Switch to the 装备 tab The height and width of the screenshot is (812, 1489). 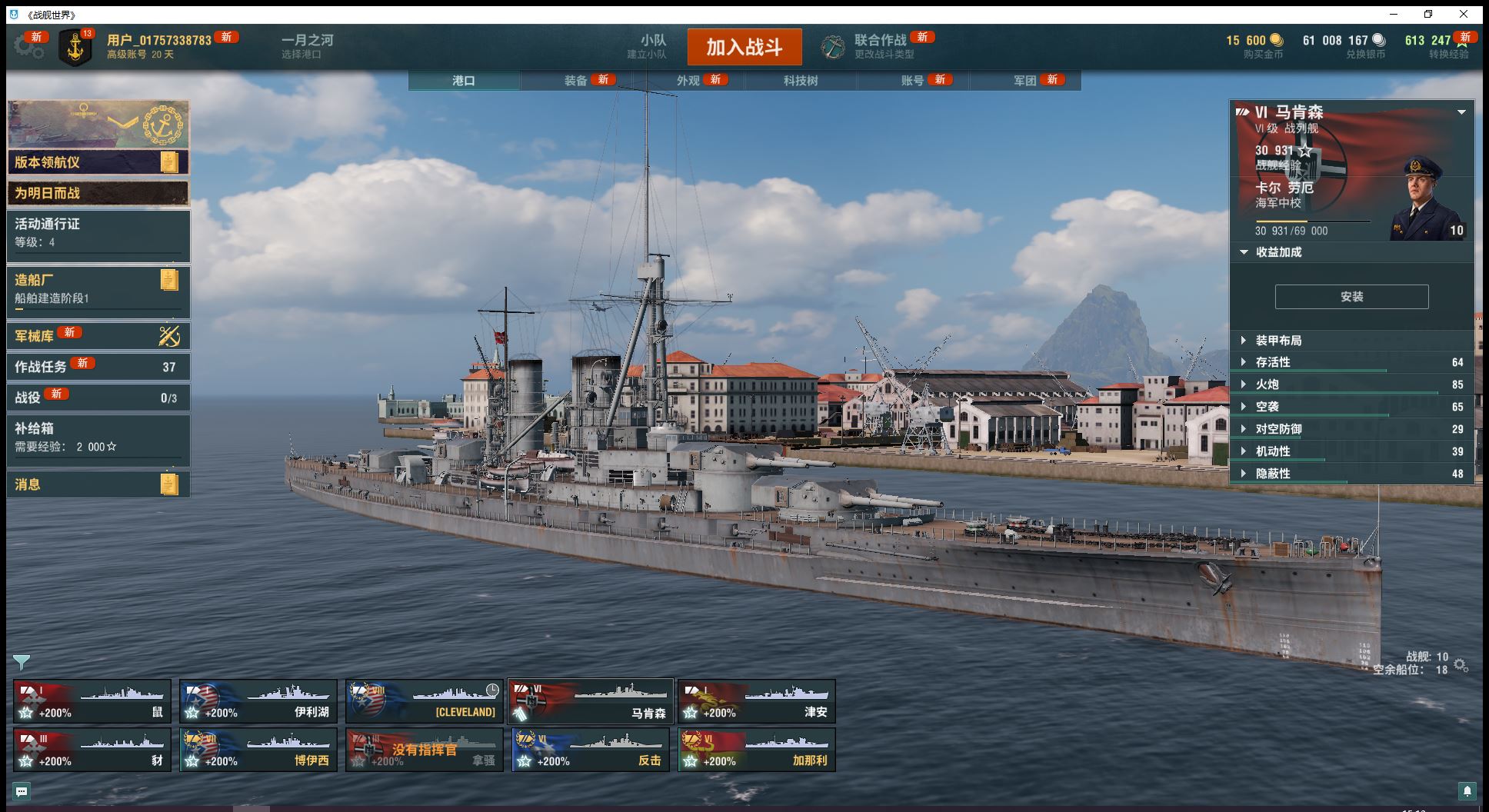tap(575, 80)
